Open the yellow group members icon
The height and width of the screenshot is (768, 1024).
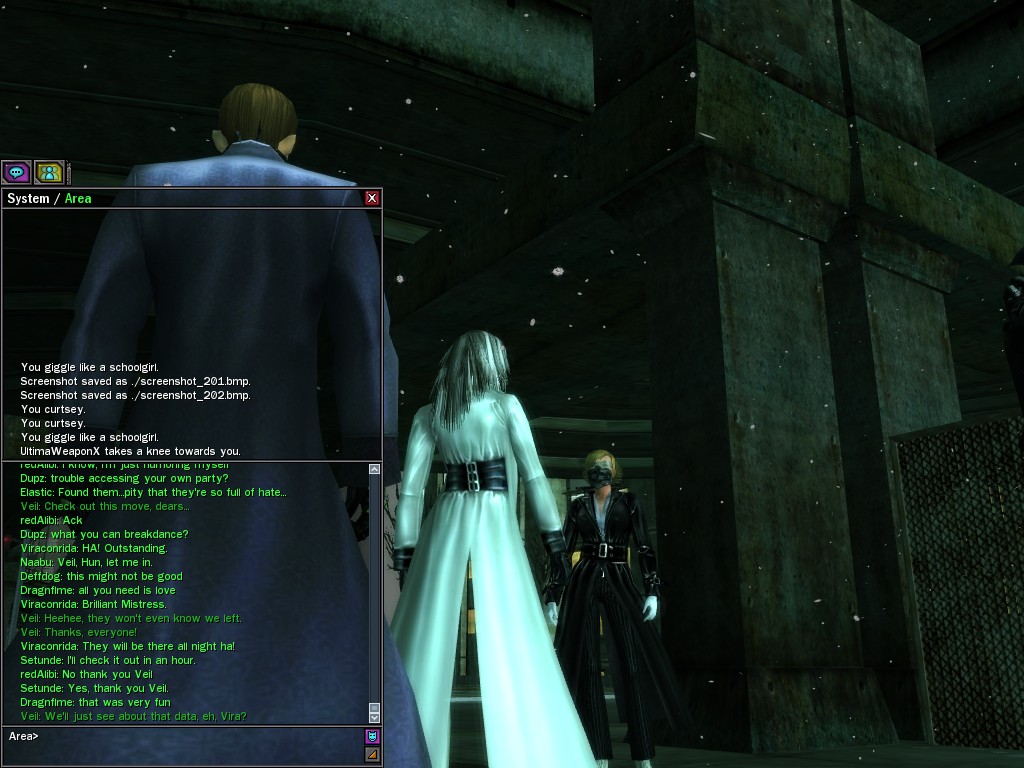[x=49, y=172]
